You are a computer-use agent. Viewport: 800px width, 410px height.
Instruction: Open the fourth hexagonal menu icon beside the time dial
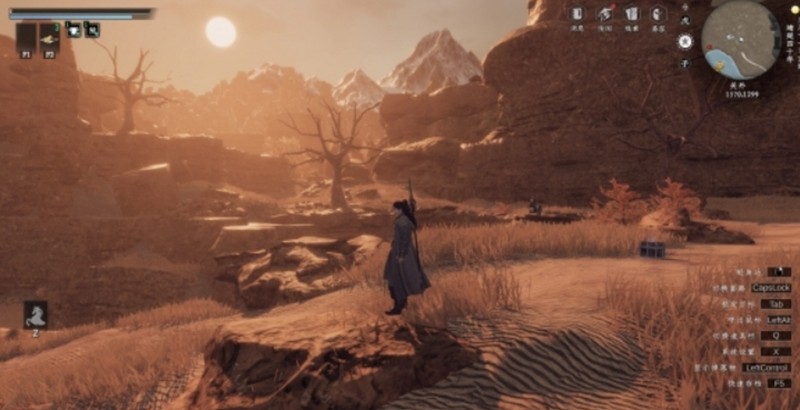pyautogui.click(x=658, y=14)
